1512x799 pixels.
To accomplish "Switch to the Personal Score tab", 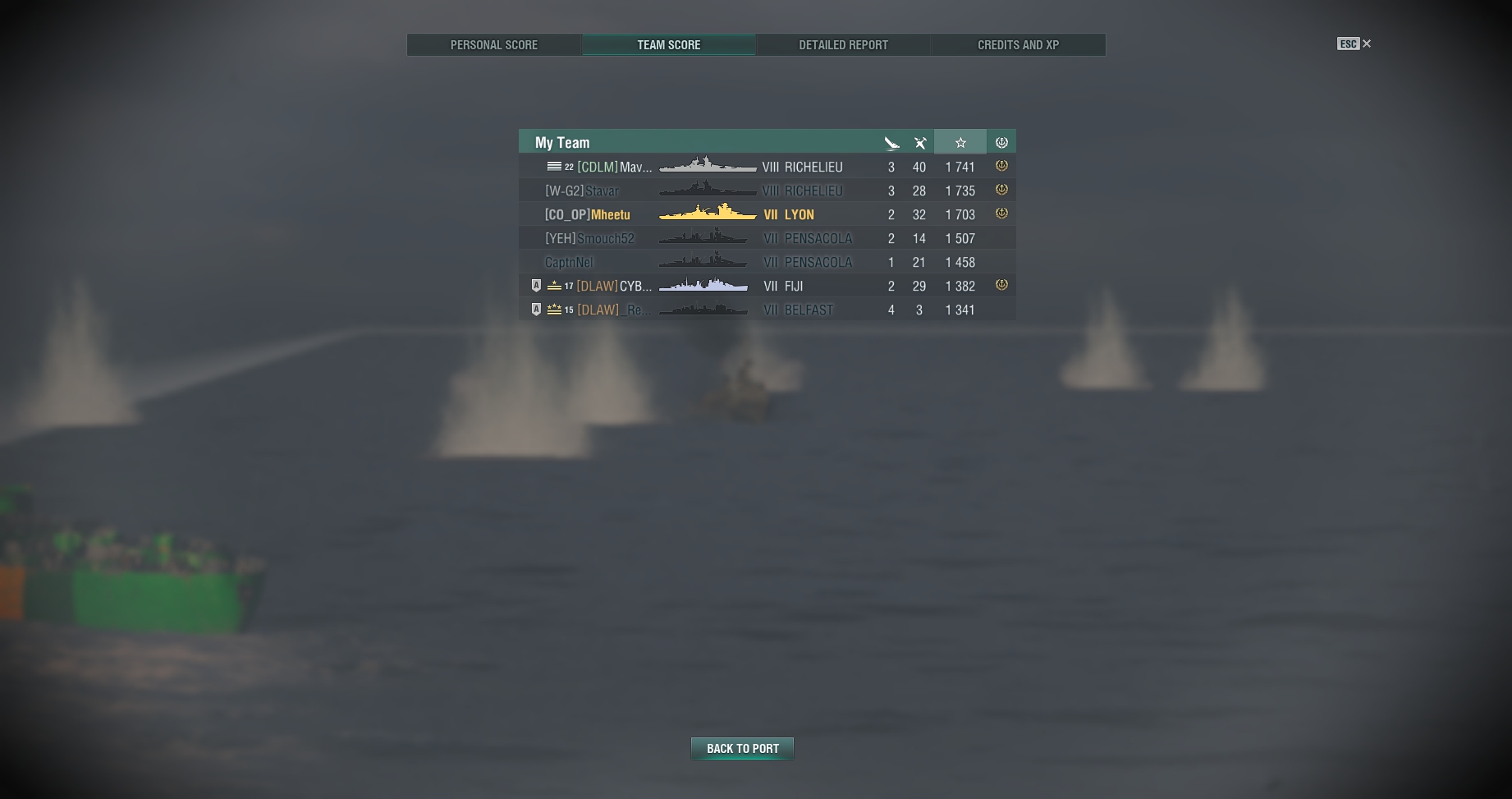I will point(494,45).
